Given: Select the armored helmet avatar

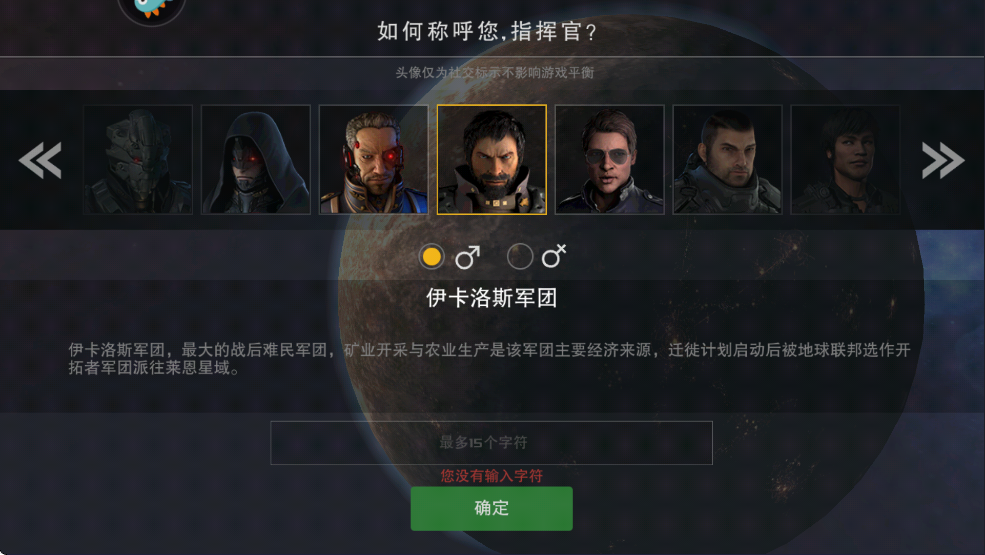Looking at the screenshot, I should [138, 160].
